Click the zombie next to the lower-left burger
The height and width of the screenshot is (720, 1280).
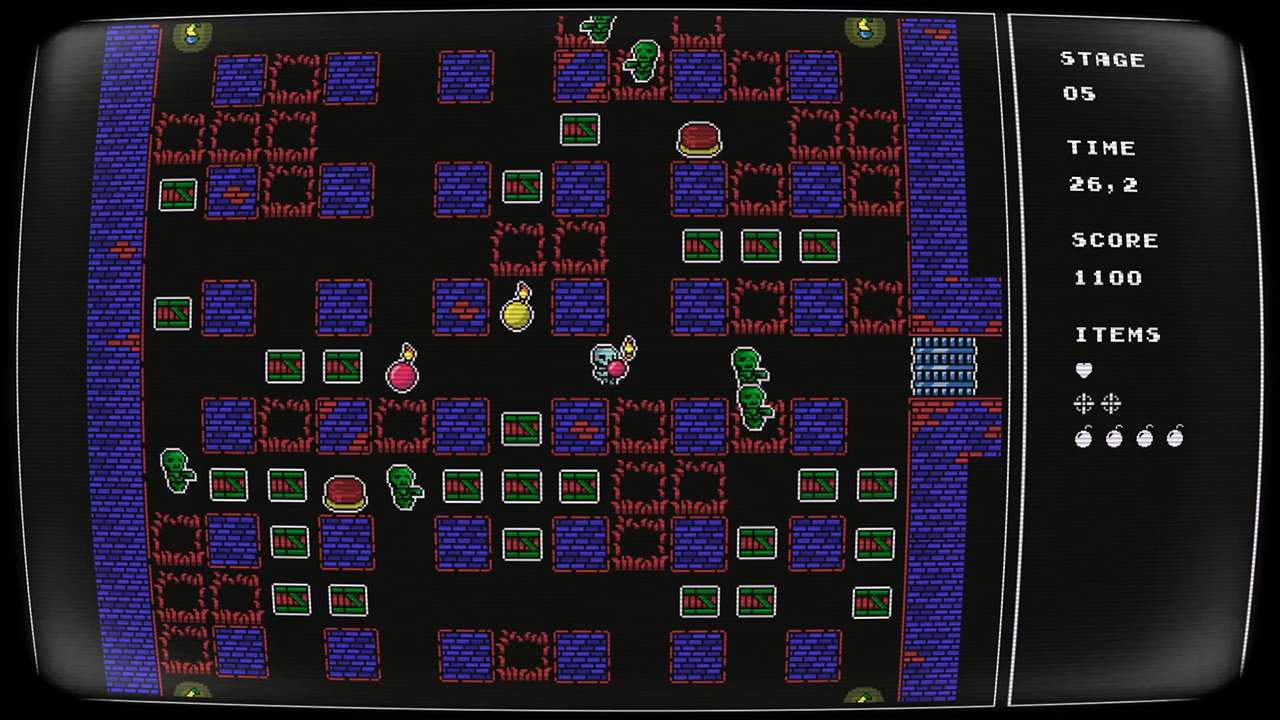pyautogui.click(x=405, y=488)
